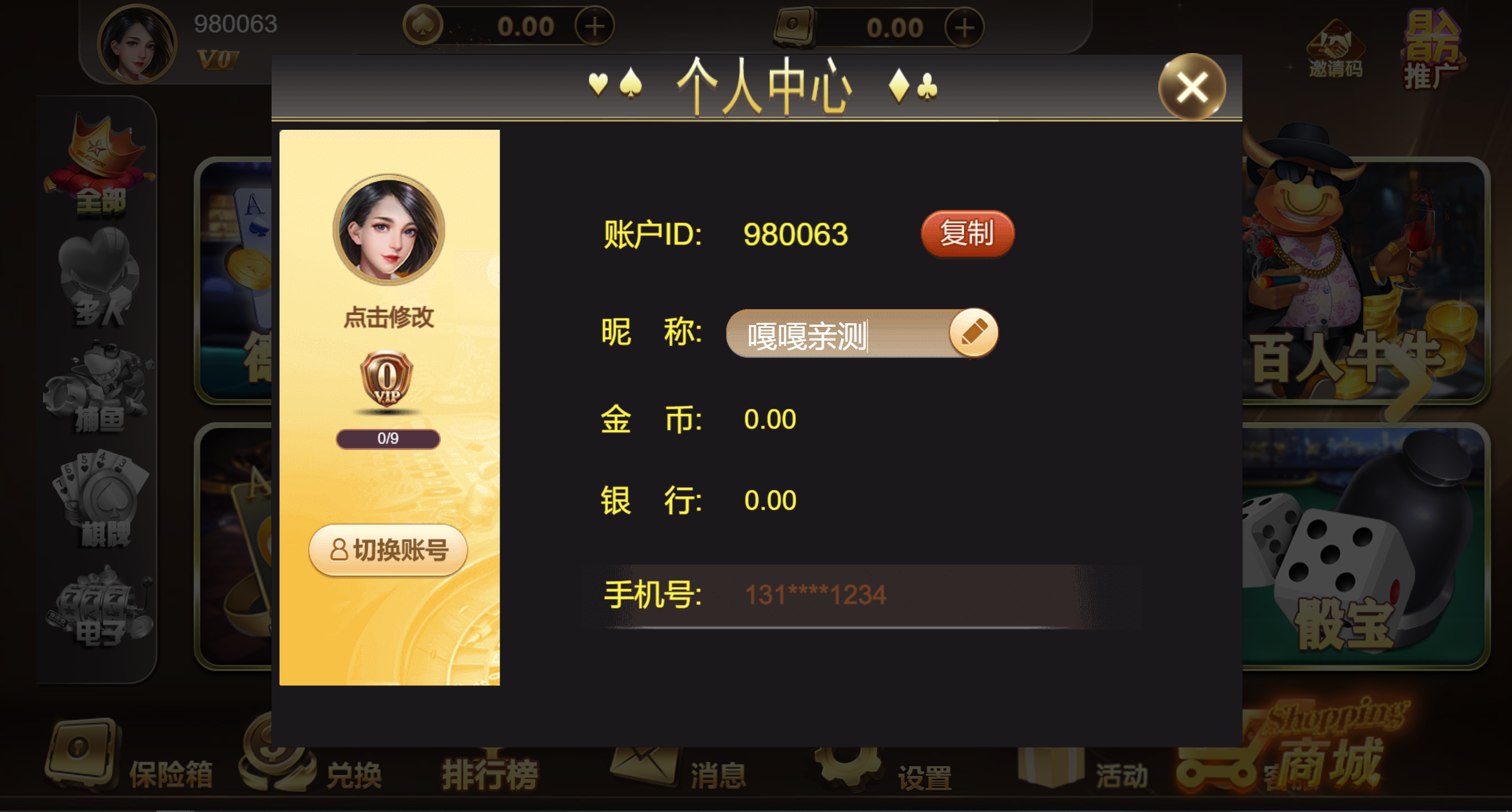This screenshot has width=1512, height=812.
Task: Click 点击修改 to change avatar
Action: click(x=389, y=317)
